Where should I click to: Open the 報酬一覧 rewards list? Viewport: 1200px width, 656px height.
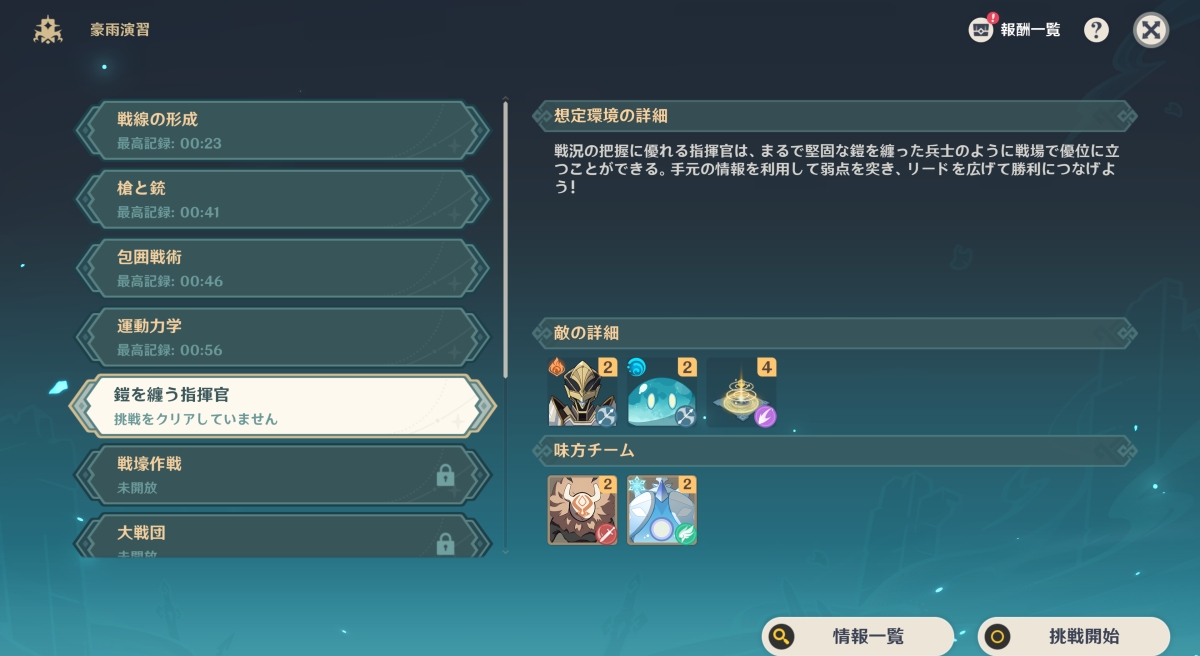1015,30
